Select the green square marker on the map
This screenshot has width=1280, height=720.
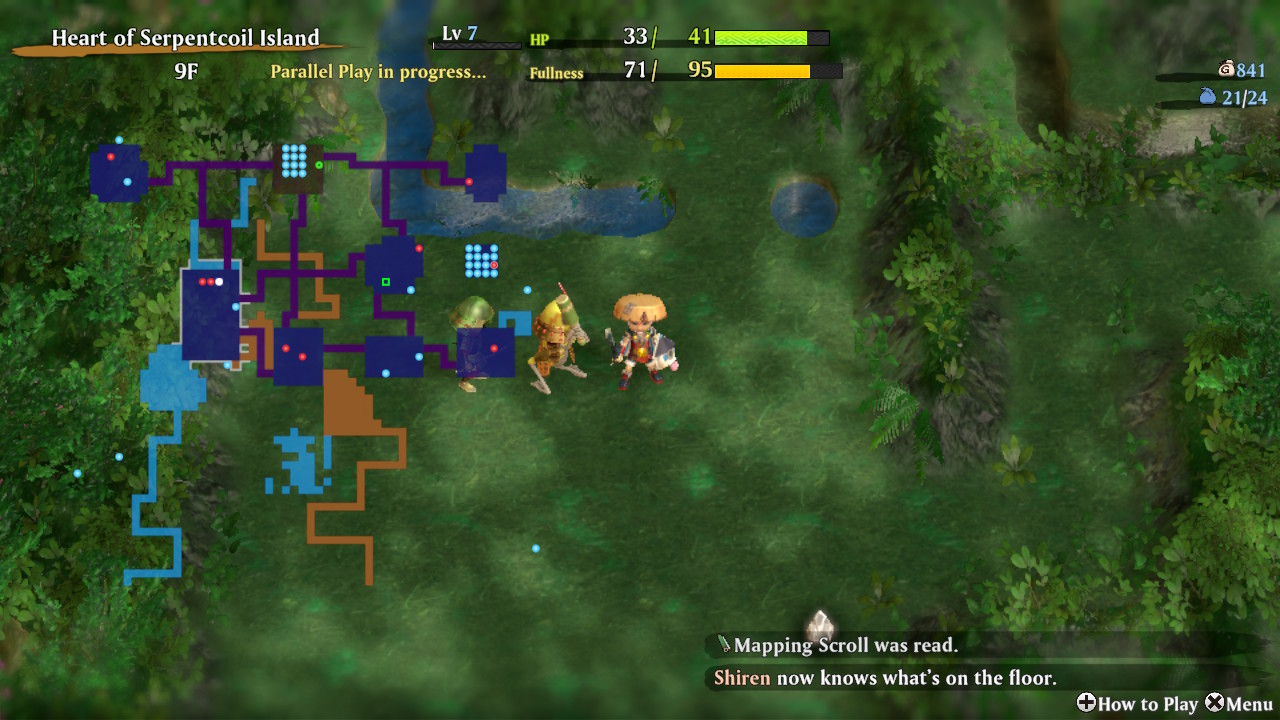tap(385, 282)
